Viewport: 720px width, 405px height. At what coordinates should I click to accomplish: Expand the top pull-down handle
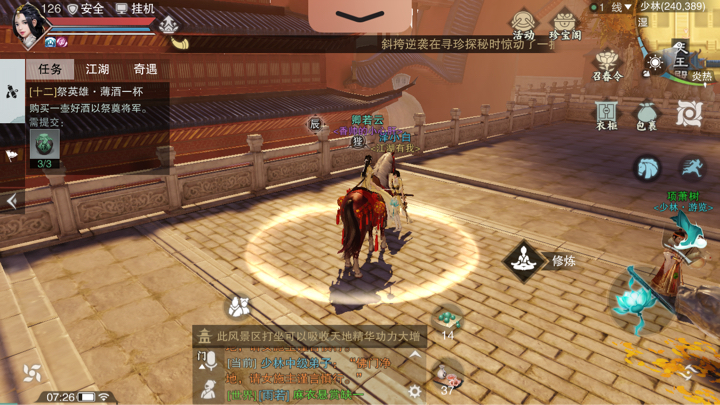(360, 16)
